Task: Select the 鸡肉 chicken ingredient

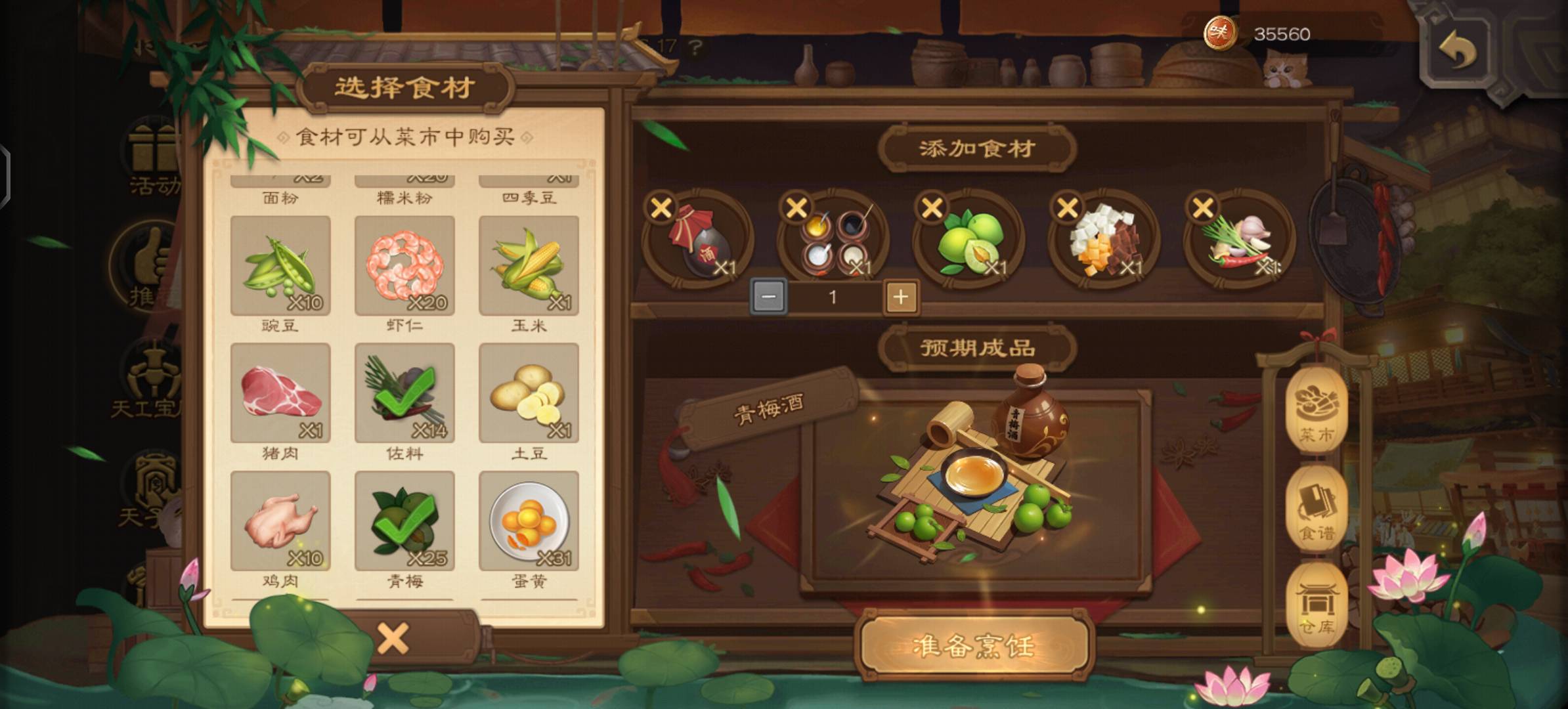Action: [x=280, y=521]
